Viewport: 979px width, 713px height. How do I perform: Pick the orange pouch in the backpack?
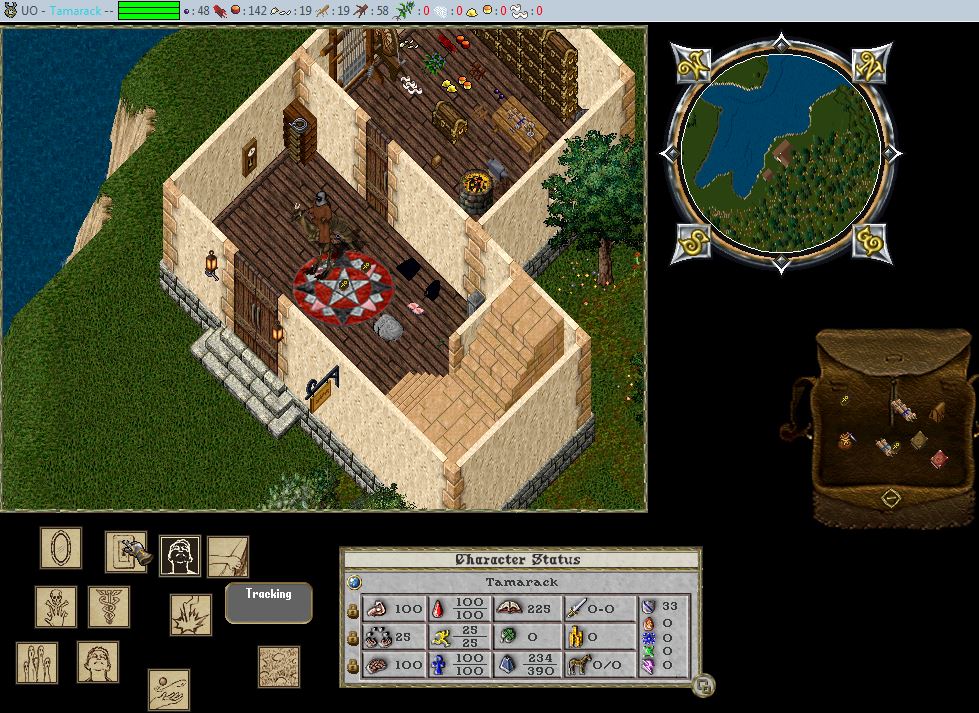[847, 440]
